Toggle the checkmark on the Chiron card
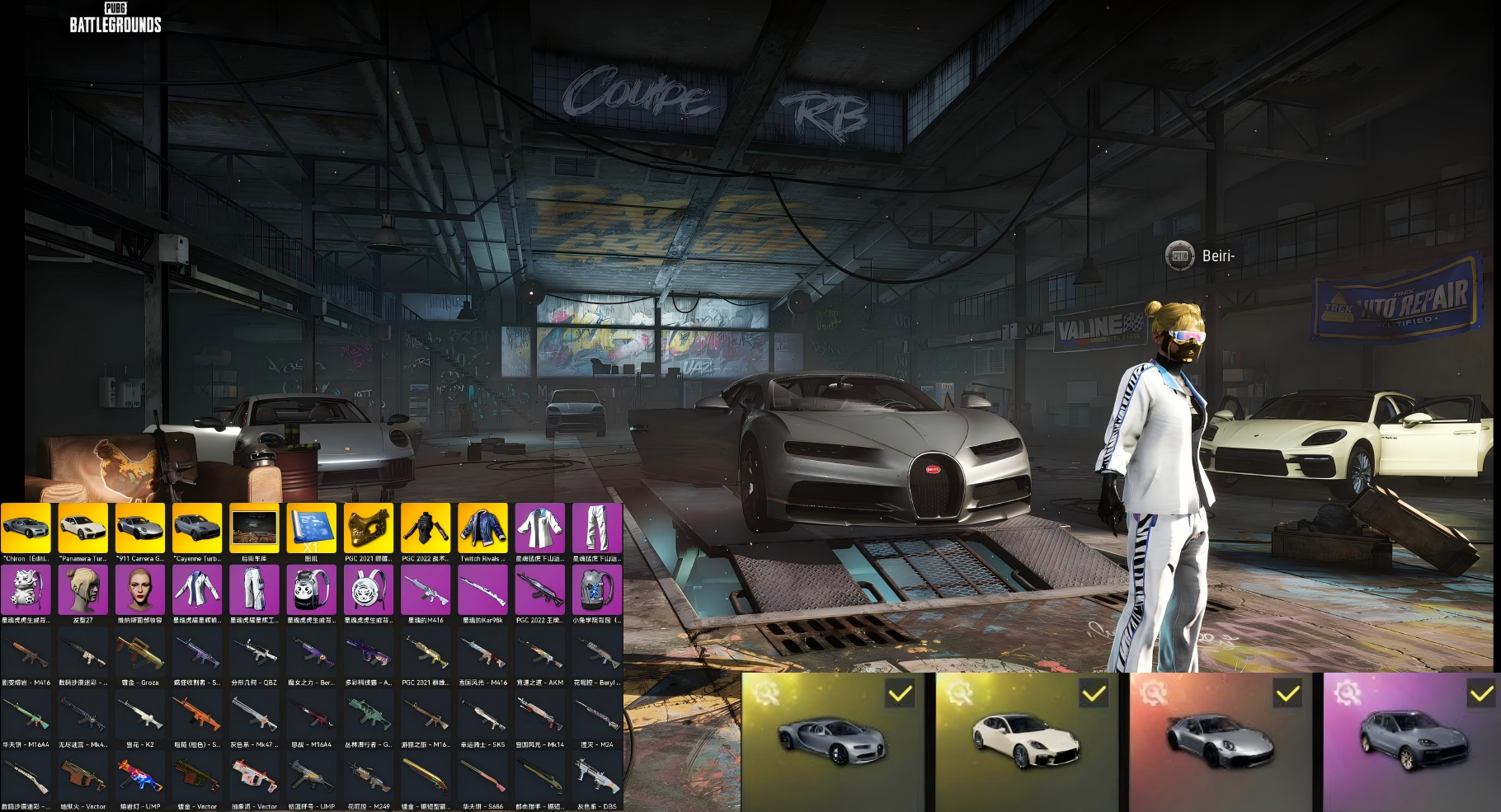Image resolution: width=1501 pixels, height=812 pixels. (x=900, y=694)
